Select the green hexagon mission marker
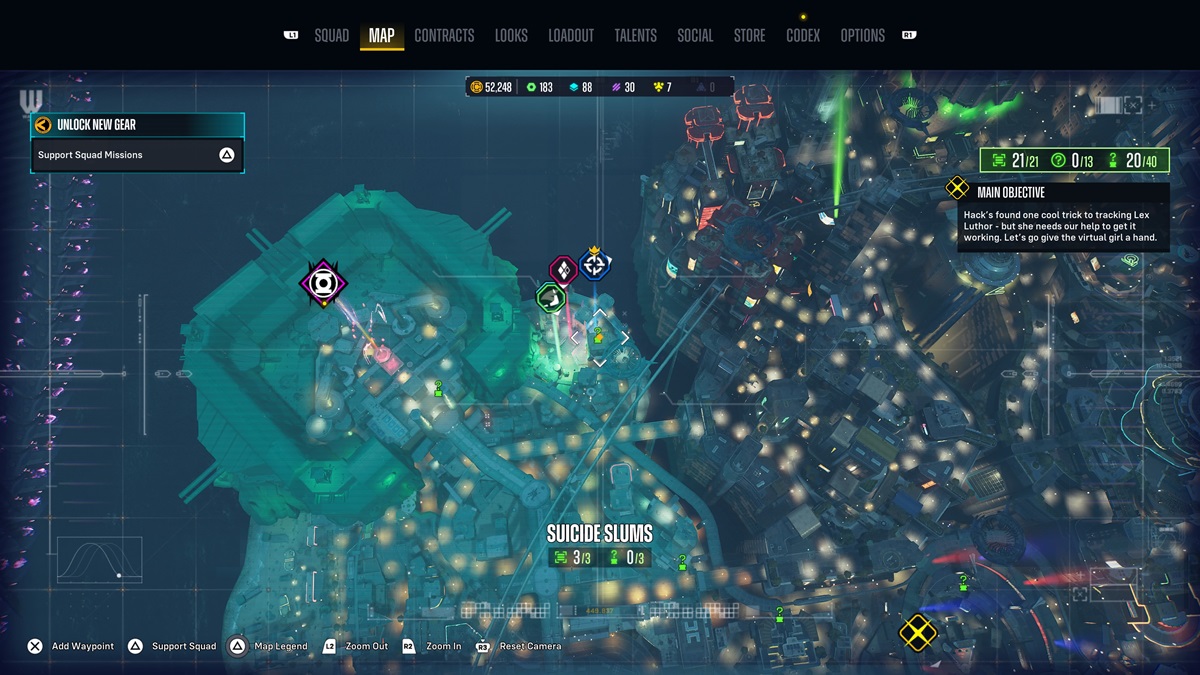Screen dimensions: 1200x675 pyautogui.click(x=550, y=297)
